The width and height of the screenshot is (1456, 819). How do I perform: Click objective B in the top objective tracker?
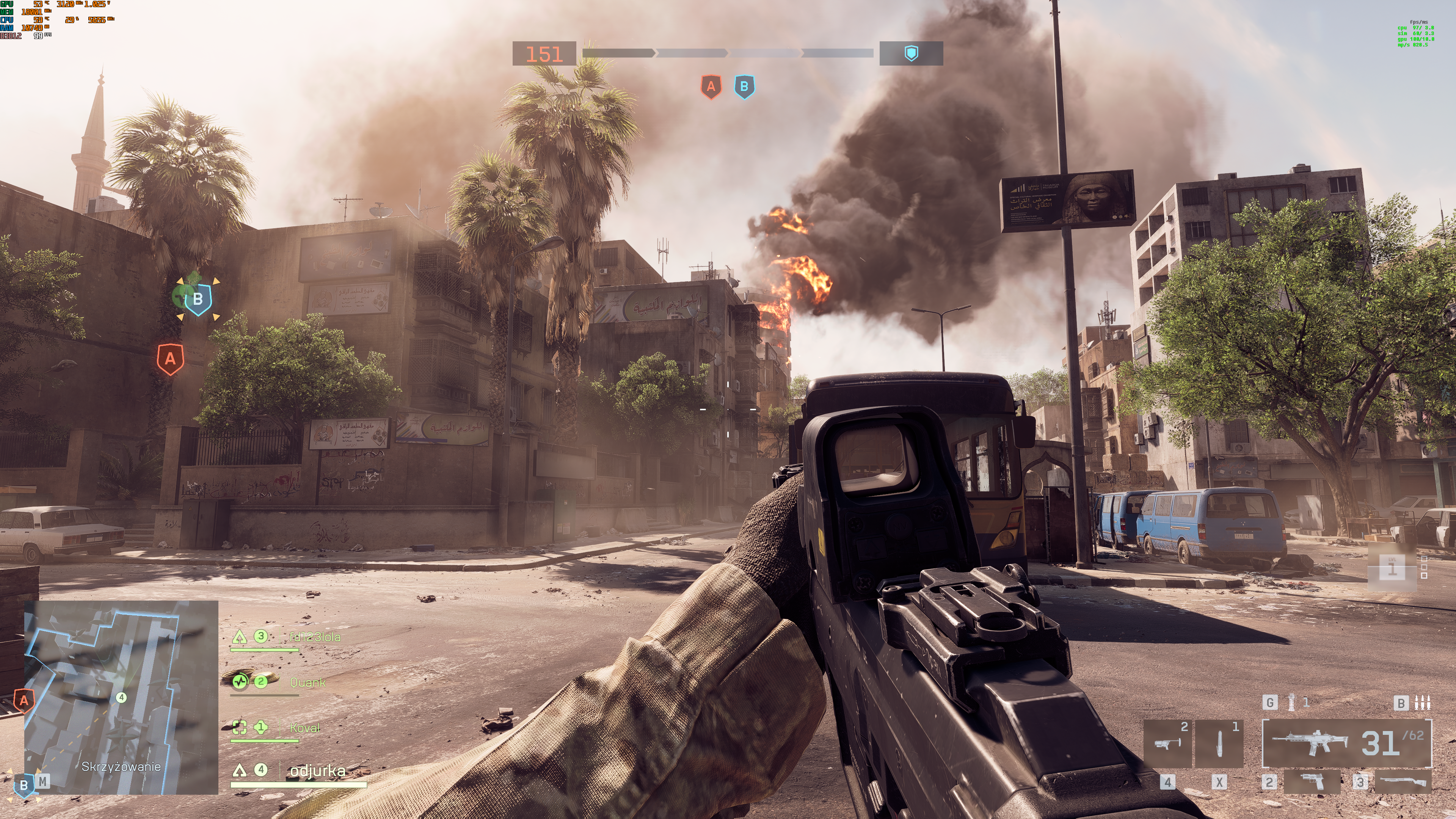(744, 87)
